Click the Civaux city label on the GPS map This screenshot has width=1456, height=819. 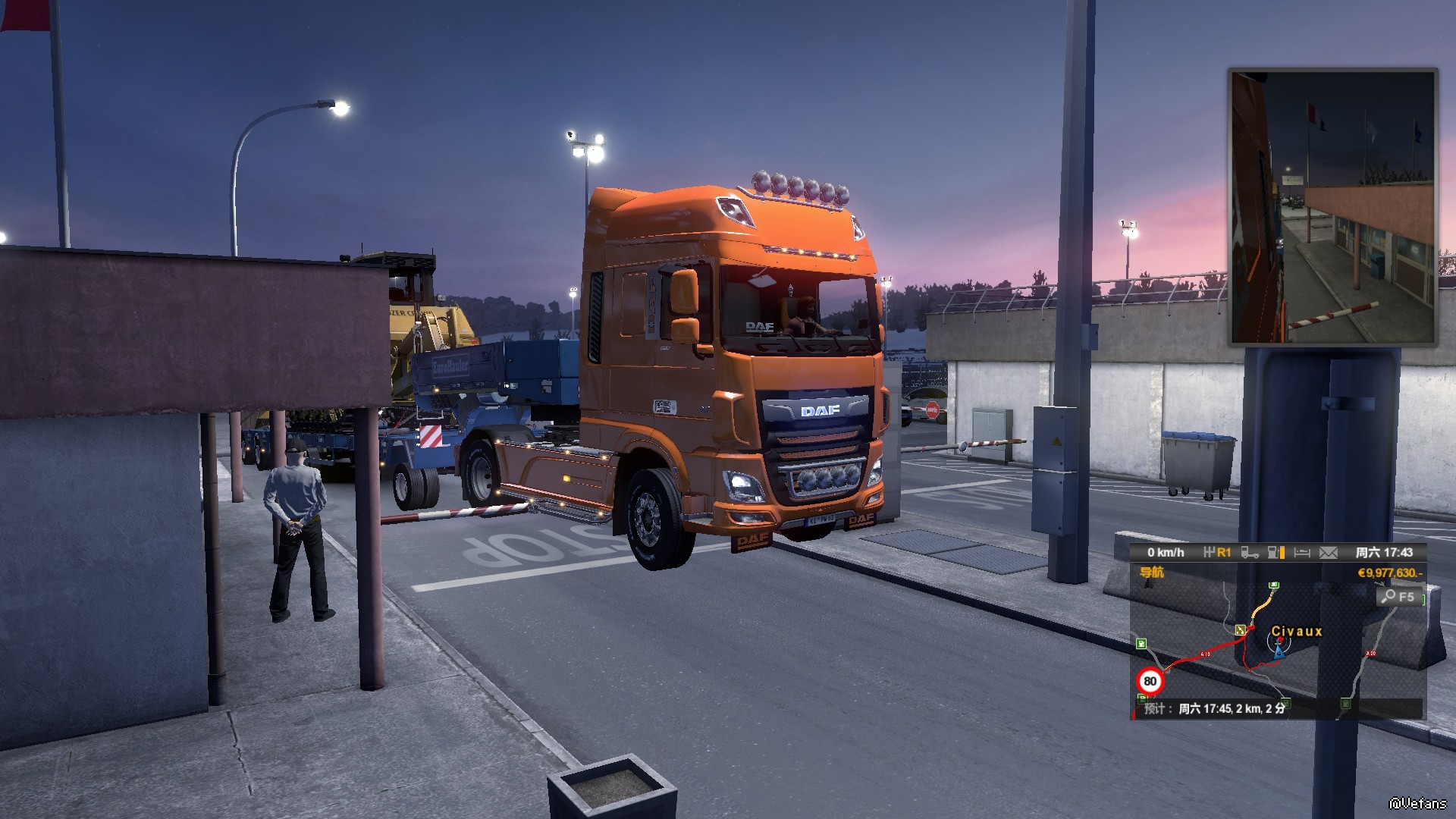(x=1296, y=631)
